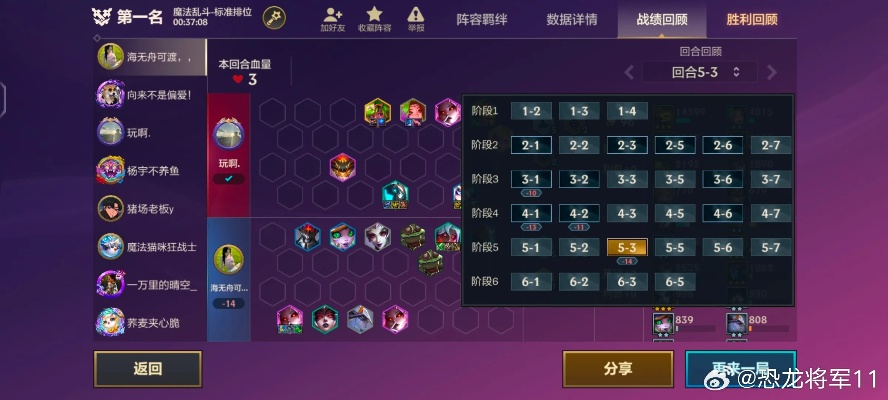Viewport: 888px width, 400px height.
Task: Tap the 分享 share button
Action: pyautogui.click(x=617, y=368)
